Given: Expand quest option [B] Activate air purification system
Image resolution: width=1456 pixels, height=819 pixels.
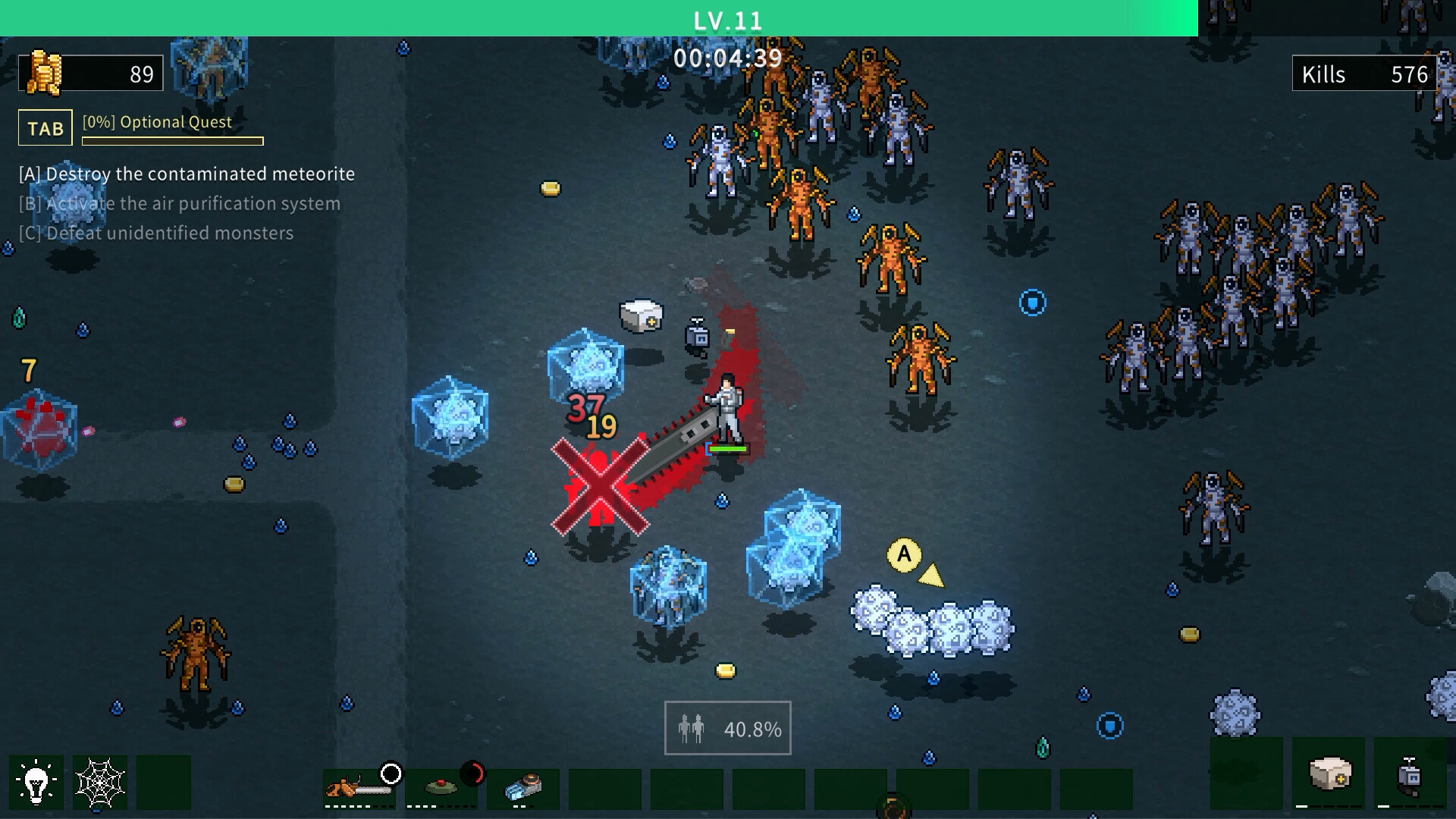Looking at the screenshot, I should 178,203.
